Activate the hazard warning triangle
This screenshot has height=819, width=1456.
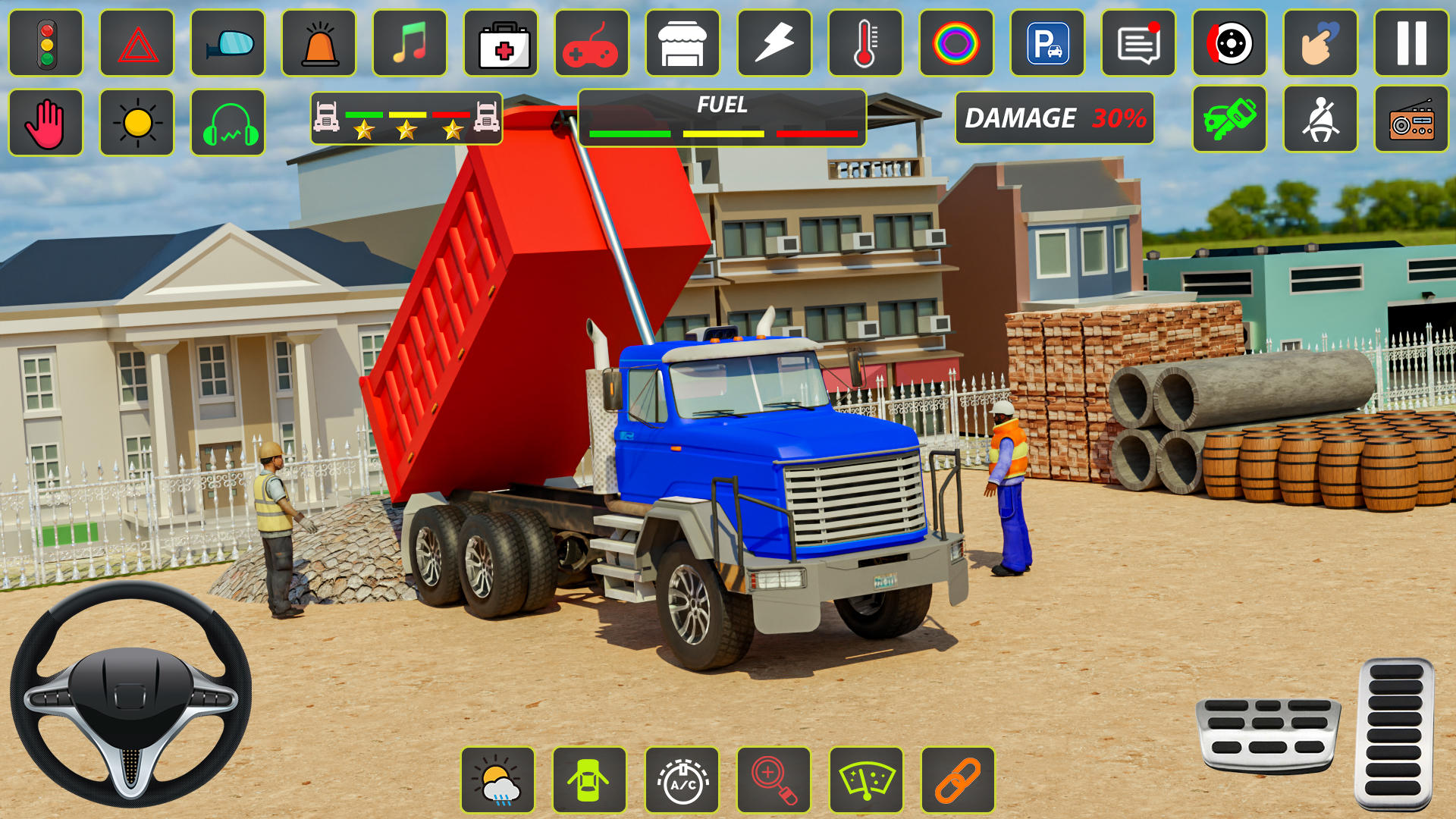(137, 43)
